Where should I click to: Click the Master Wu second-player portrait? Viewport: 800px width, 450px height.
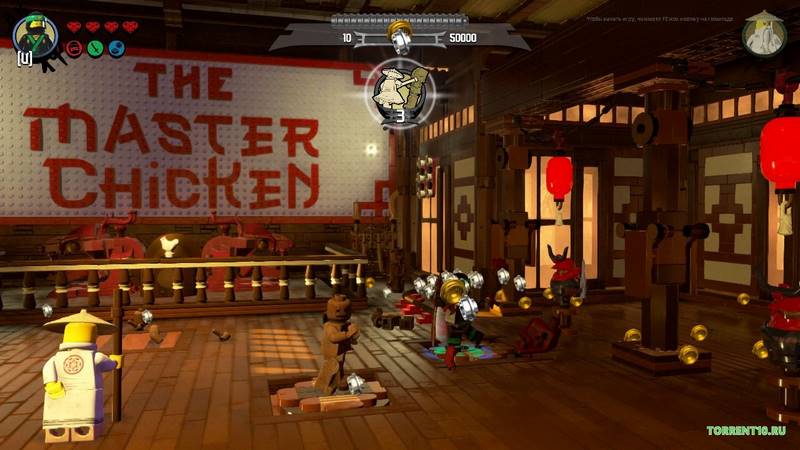[765, 33]
